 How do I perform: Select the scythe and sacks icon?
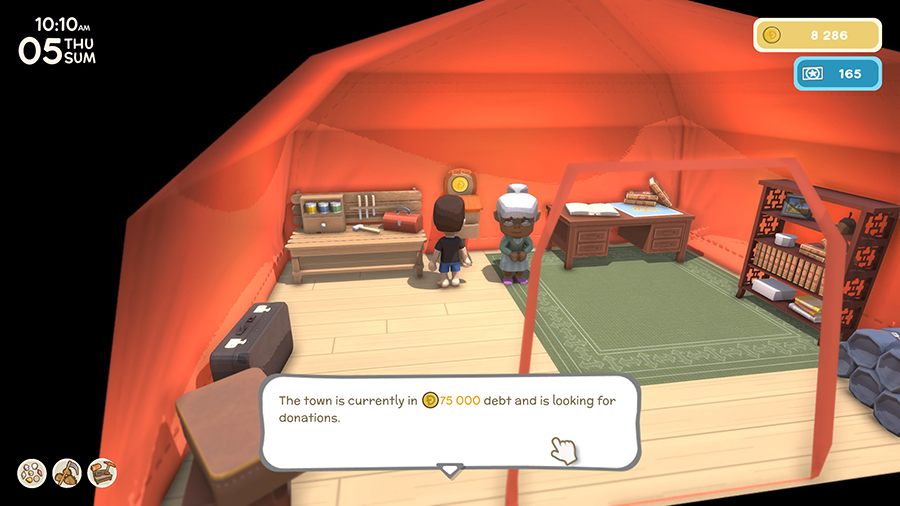(67, 473)
